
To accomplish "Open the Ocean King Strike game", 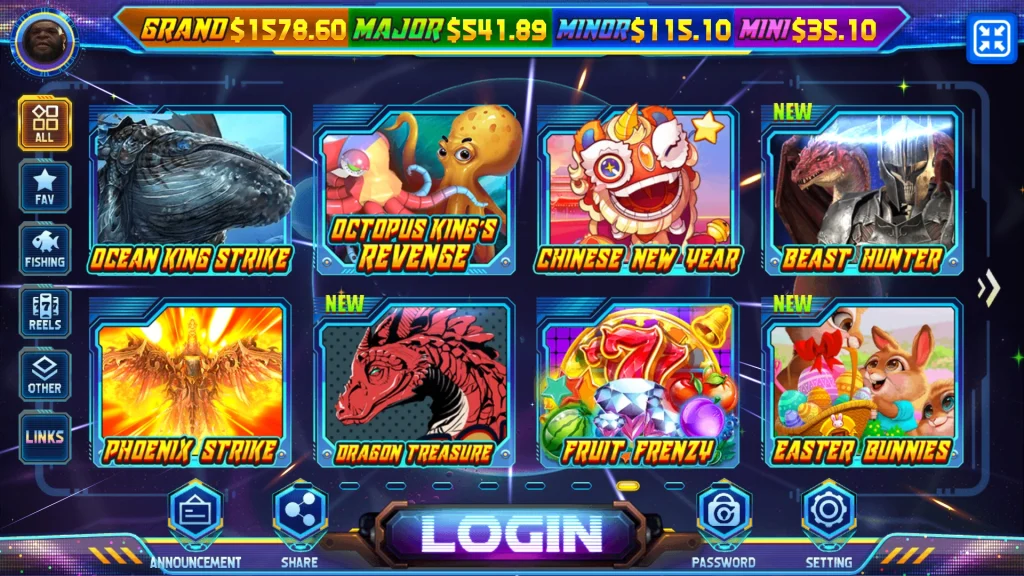I will pos(190,192).
